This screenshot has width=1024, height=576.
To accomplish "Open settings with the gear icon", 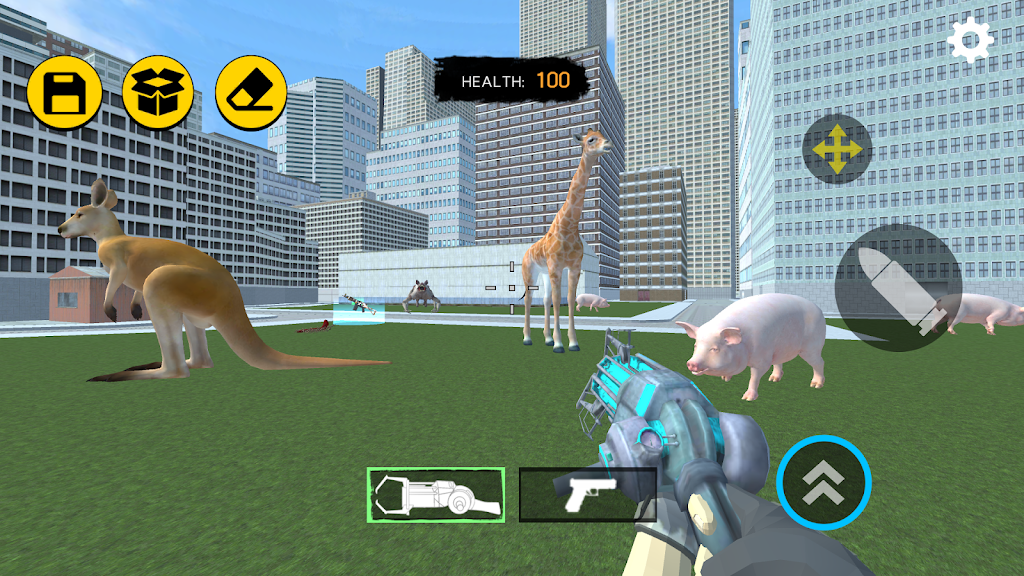I will (970, 40).
